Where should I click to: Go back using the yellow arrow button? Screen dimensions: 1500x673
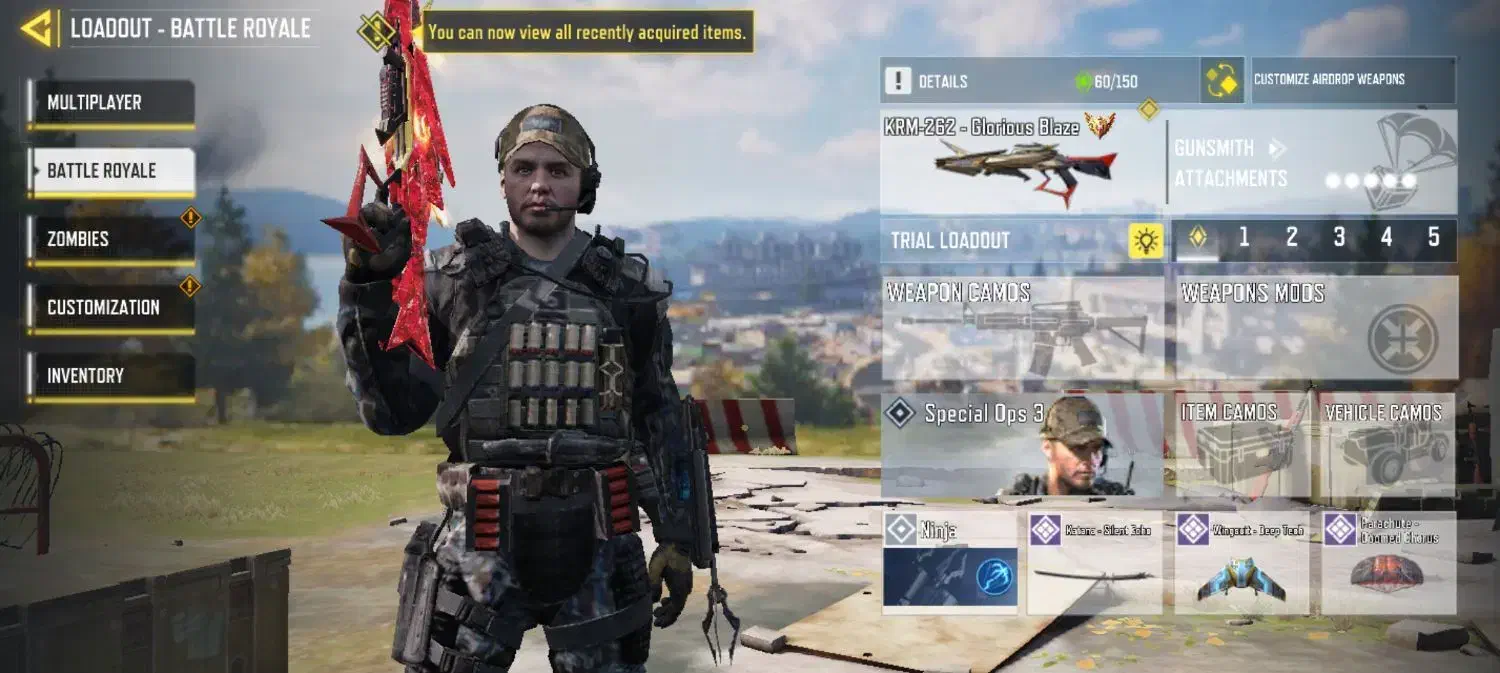(37, 29)
